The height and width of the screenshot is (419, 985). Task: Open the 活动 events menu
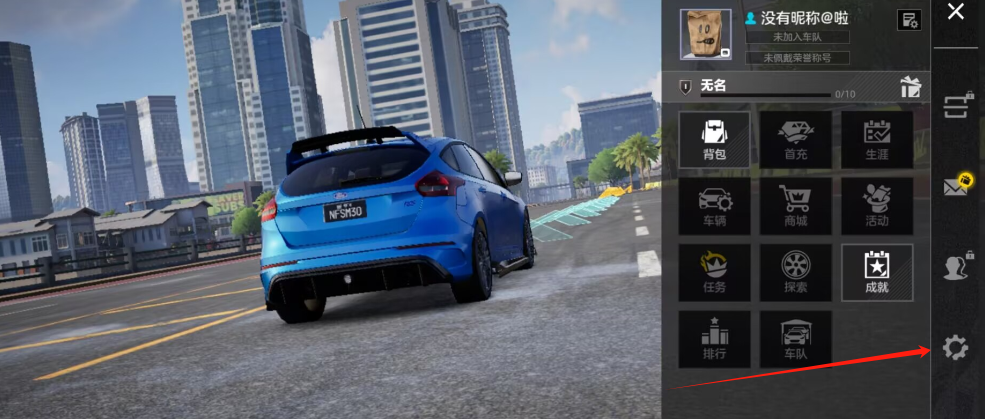tap(876, 206)
